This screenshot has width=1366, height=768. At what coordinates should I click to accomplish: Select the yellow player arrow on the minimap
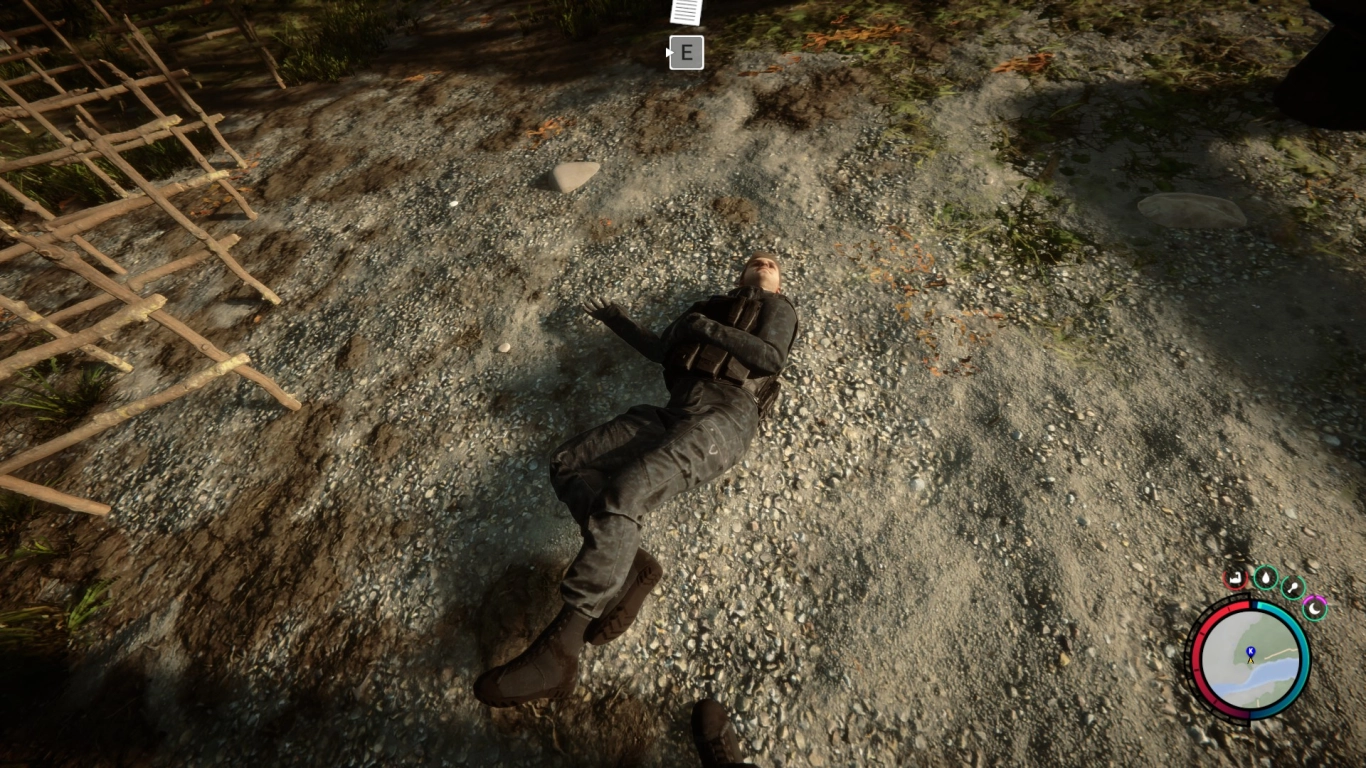click(1251, 660)
